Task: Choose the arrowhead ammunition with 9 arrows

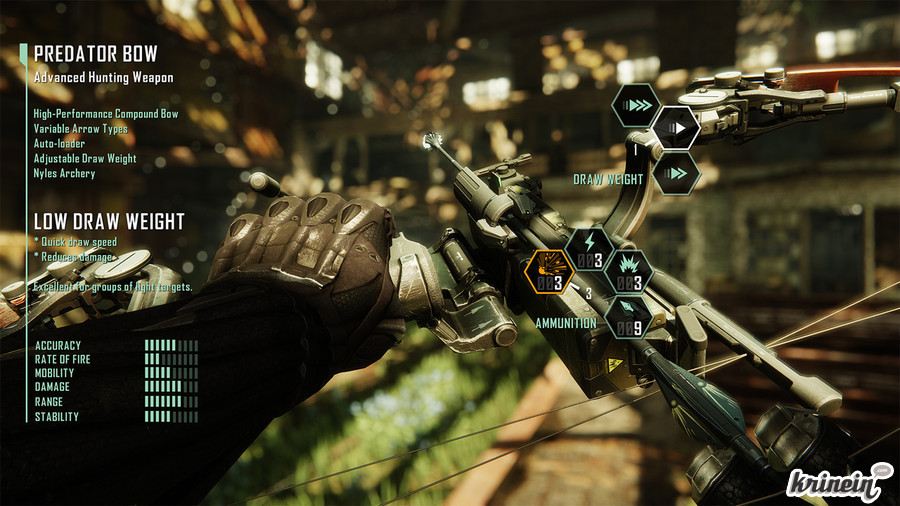Action: tap(630, 318)
